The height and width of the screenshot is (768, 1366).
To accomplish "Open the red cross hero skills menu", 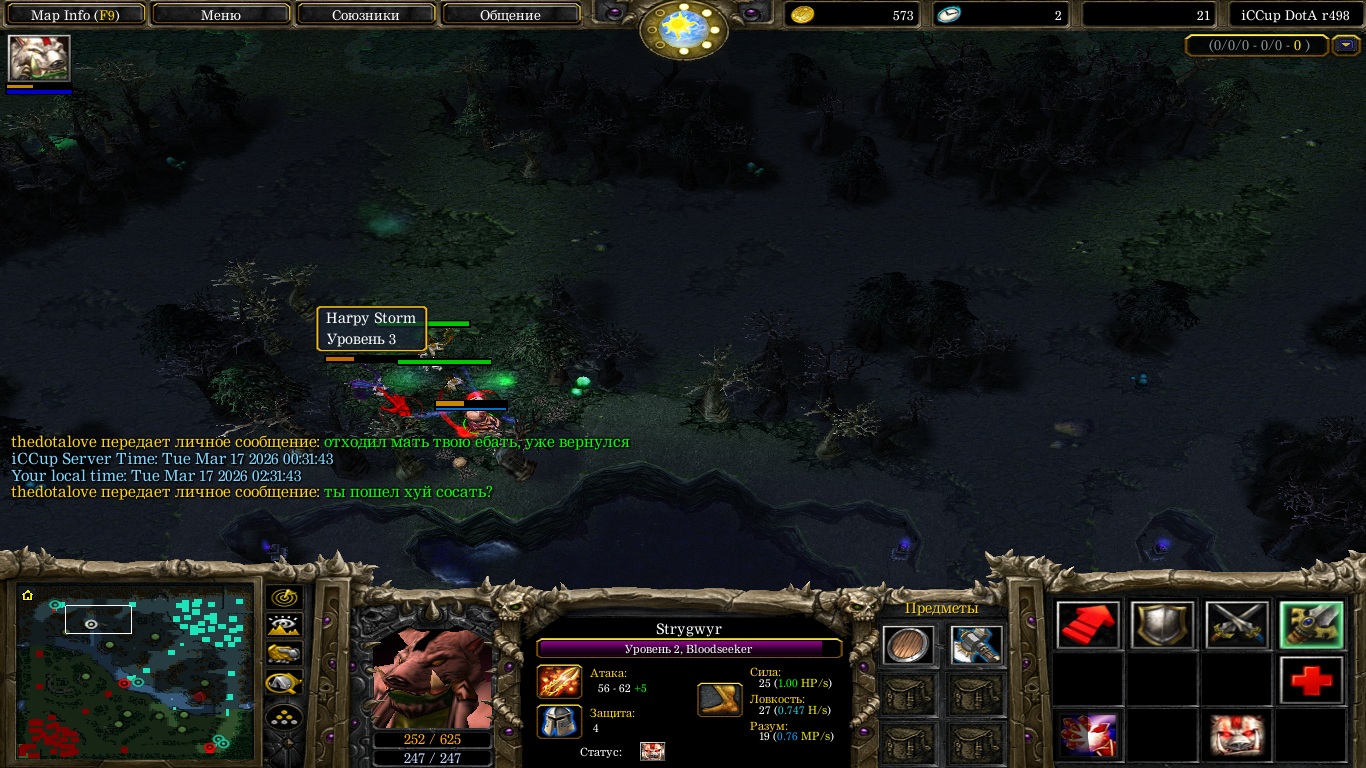I will coord(1311,681).
